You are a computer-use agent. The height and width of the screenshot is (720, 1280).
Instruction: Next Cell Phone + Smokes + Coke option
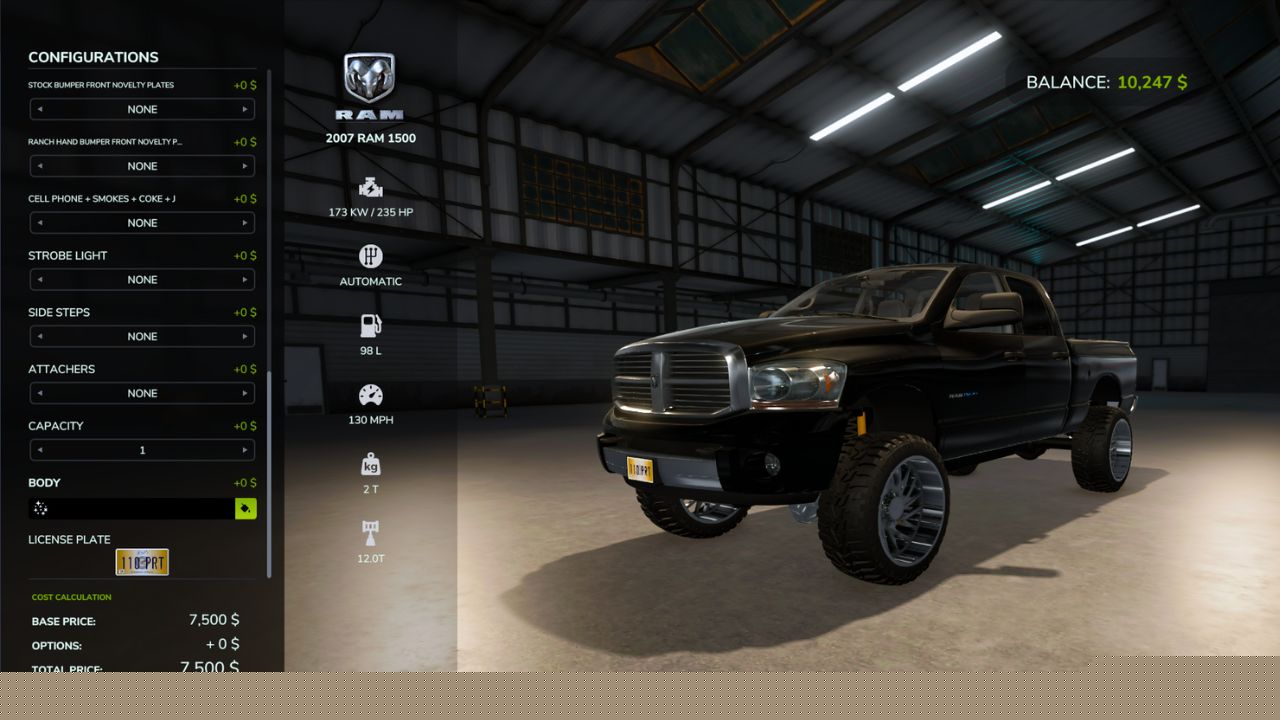[x=245, y=223]
